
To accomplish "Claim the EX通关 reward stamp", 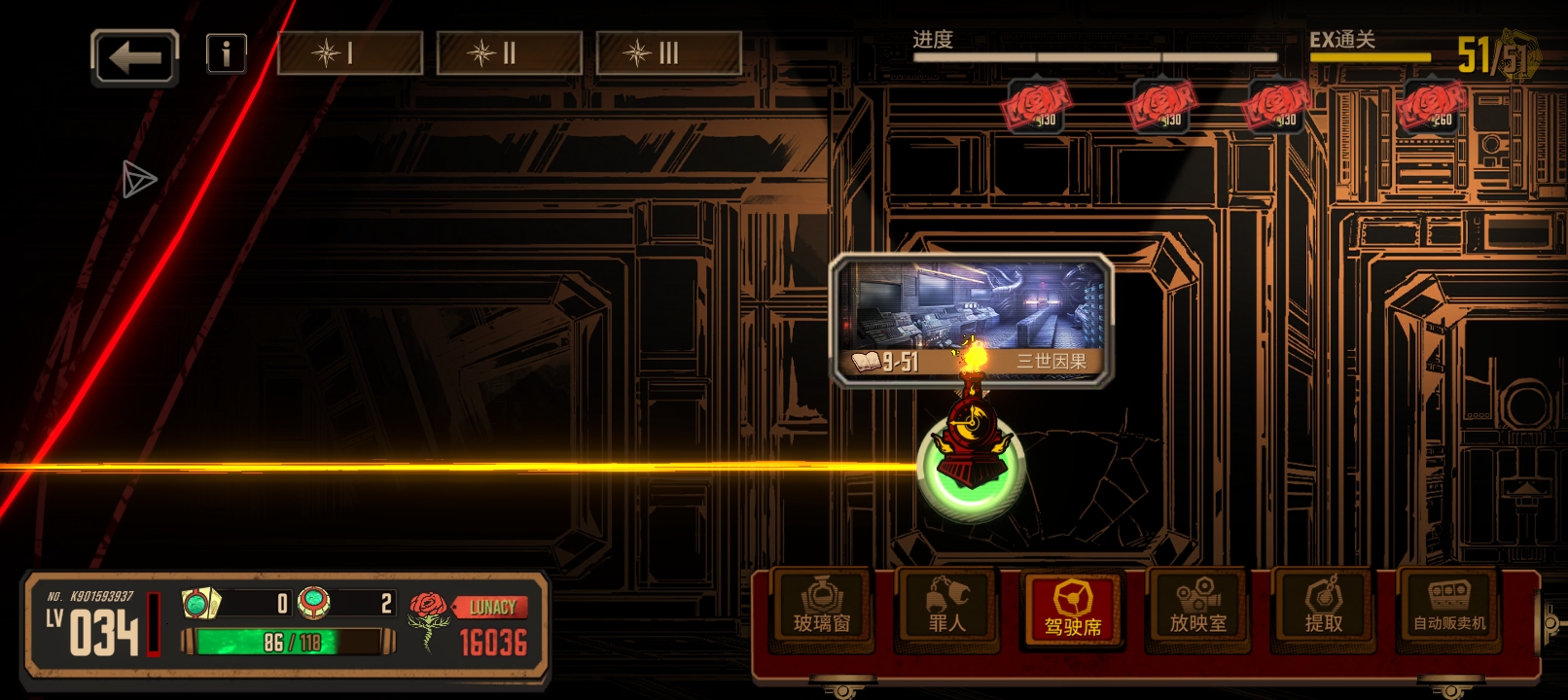I will click(1430, 105).
